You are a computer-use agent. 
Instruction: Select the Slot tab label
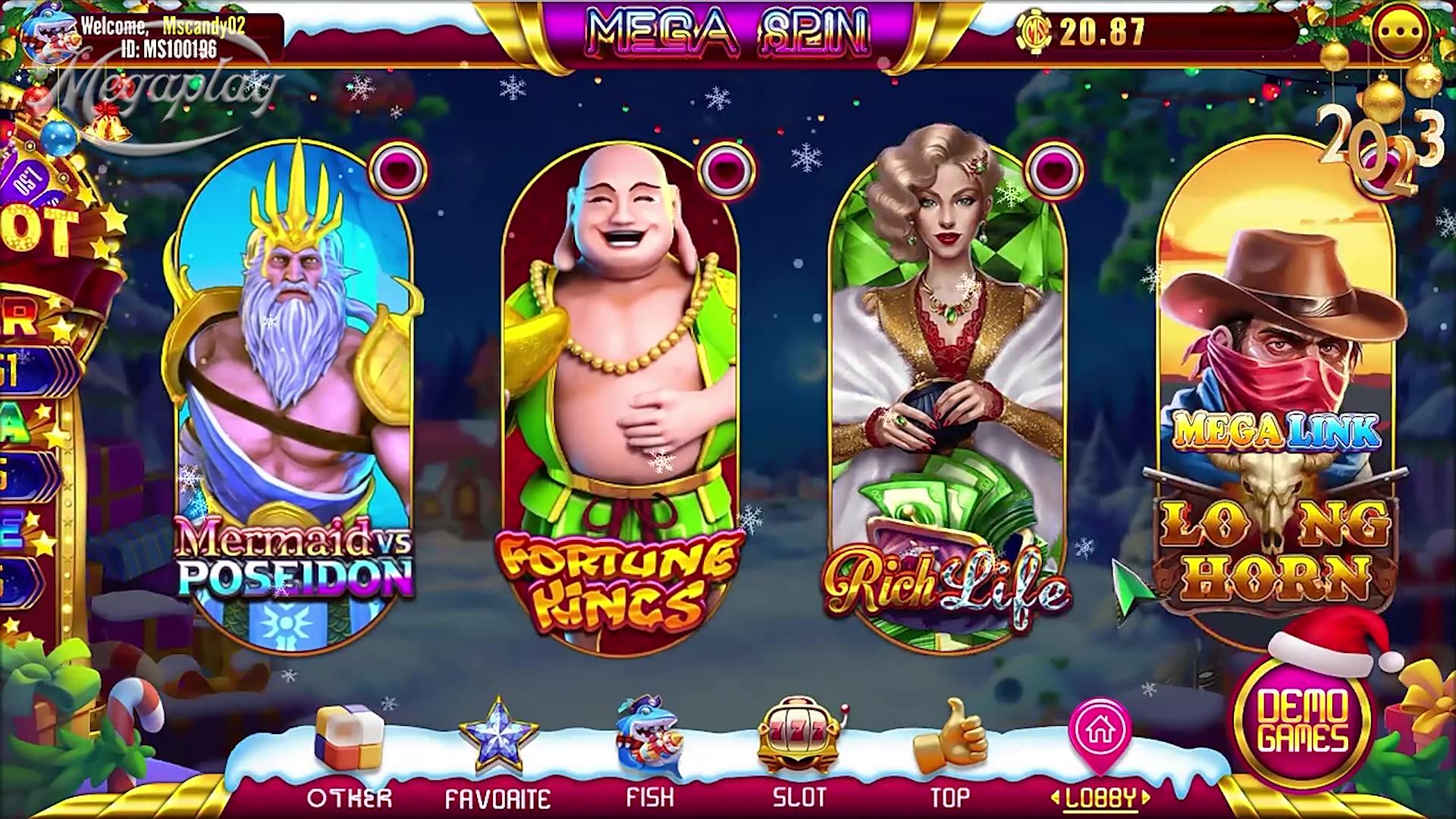[802, 796]
